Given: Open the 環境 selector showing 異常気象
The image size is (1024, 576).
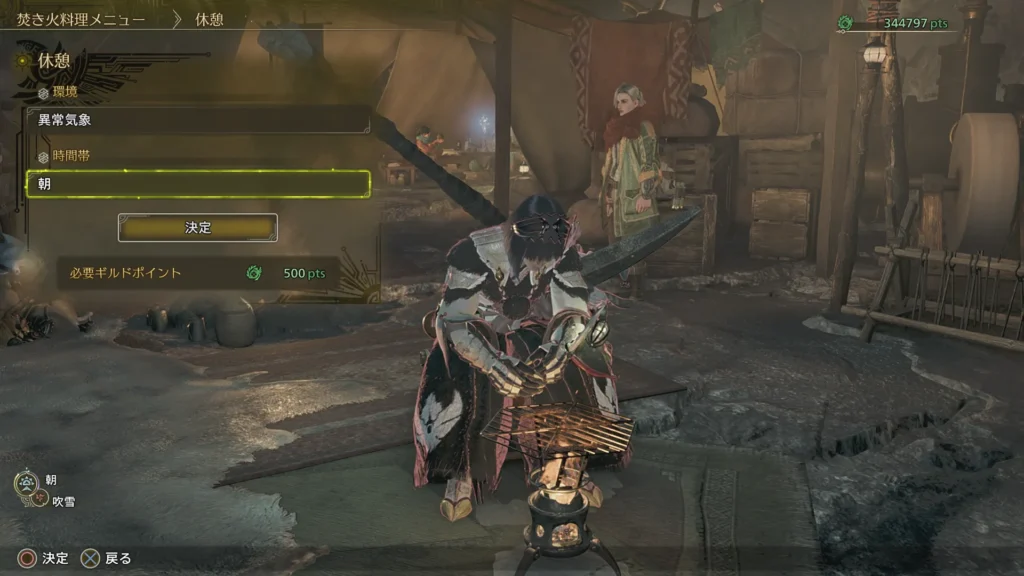Looking at the screenshot, I should (x=198, y=121).
